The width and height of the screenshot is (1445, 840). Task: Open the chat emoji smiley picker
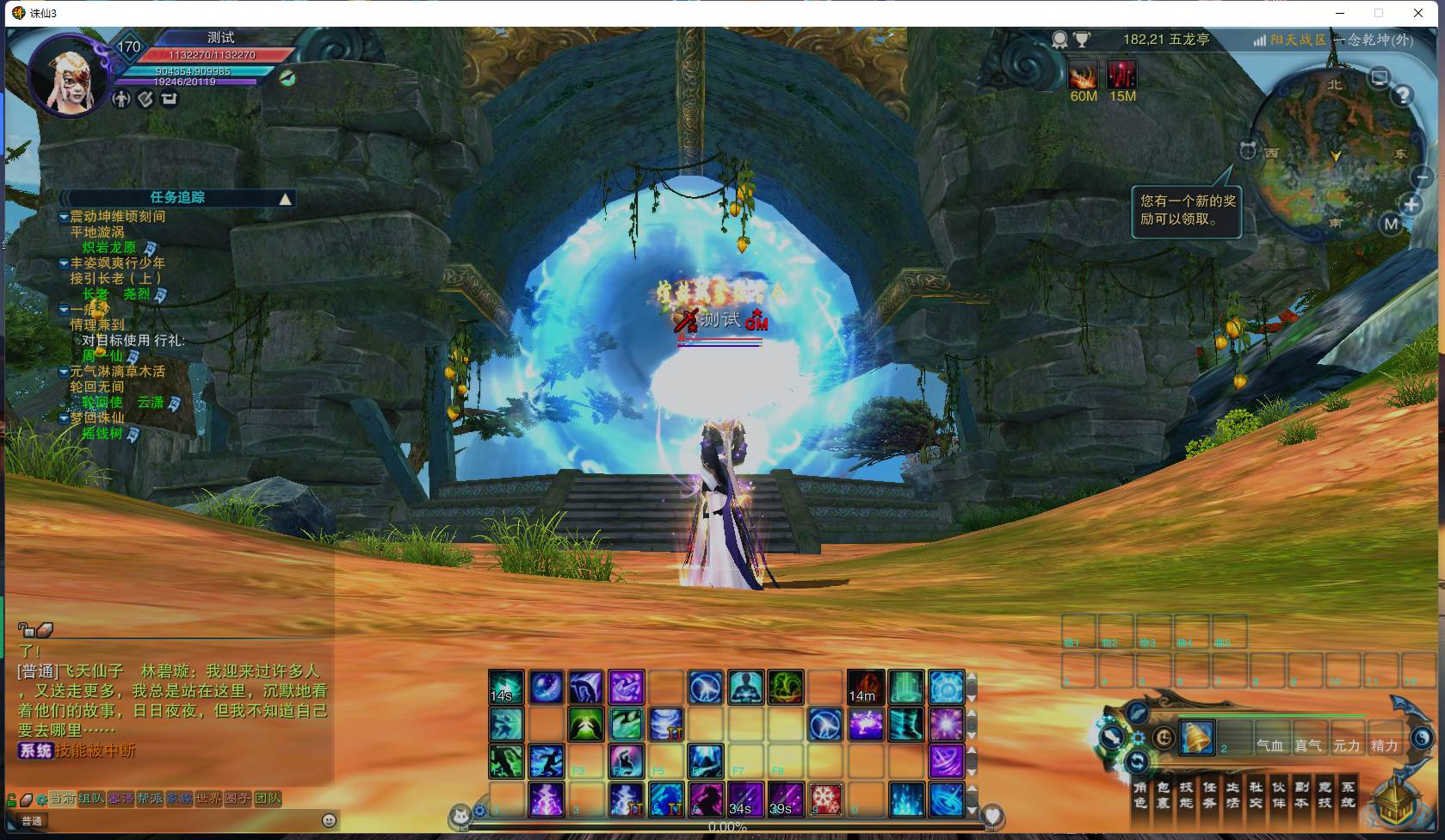click(329, 821)
